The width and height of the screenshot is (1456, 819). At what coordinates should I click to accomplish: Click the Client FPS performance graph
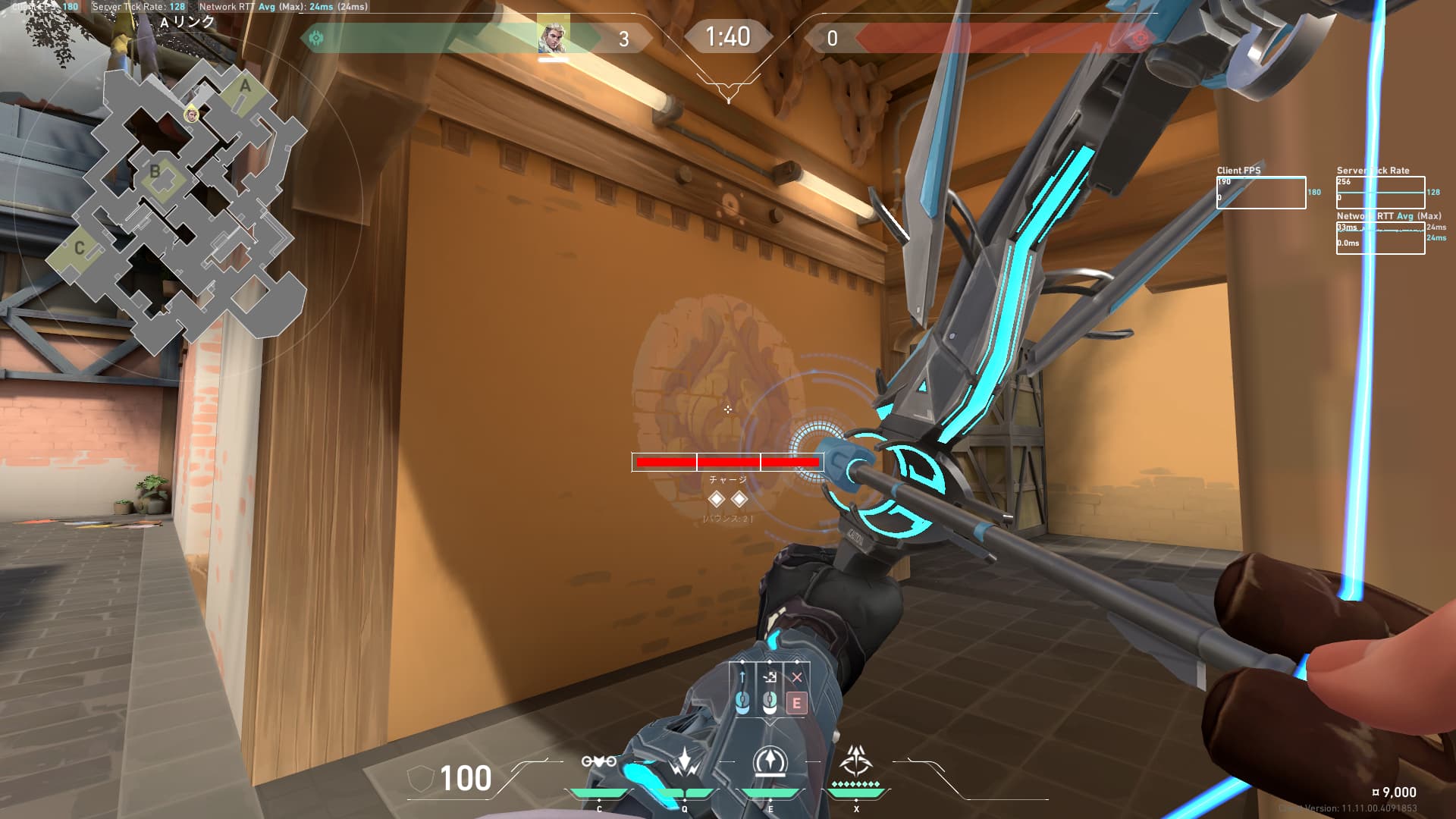[1261, 193]
